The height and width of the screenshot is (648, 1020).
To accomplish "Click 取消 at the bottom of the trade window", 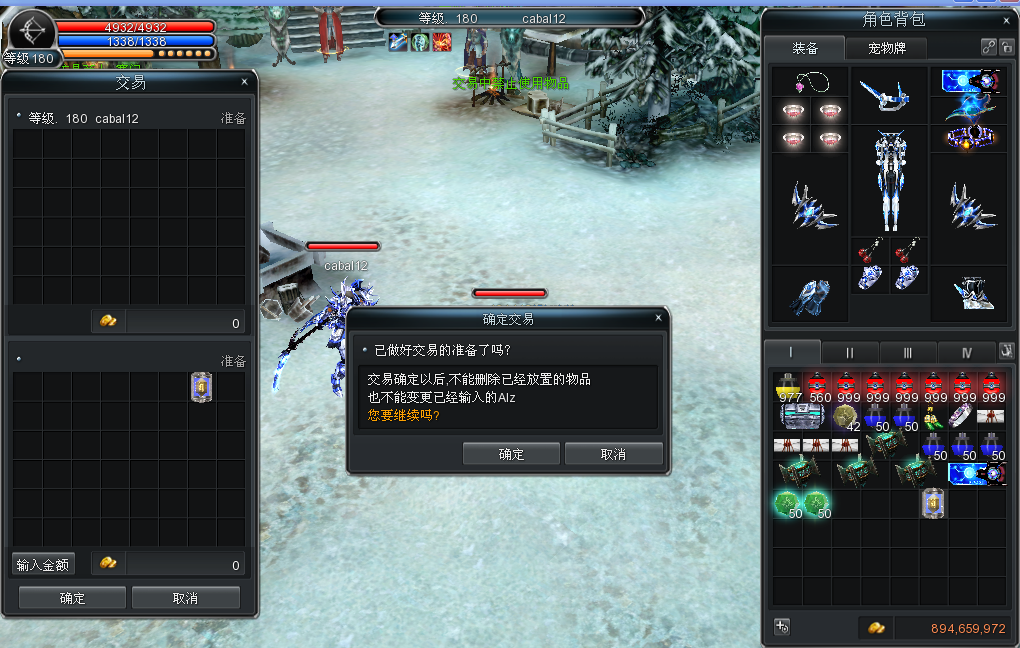I will coord(185,598).
